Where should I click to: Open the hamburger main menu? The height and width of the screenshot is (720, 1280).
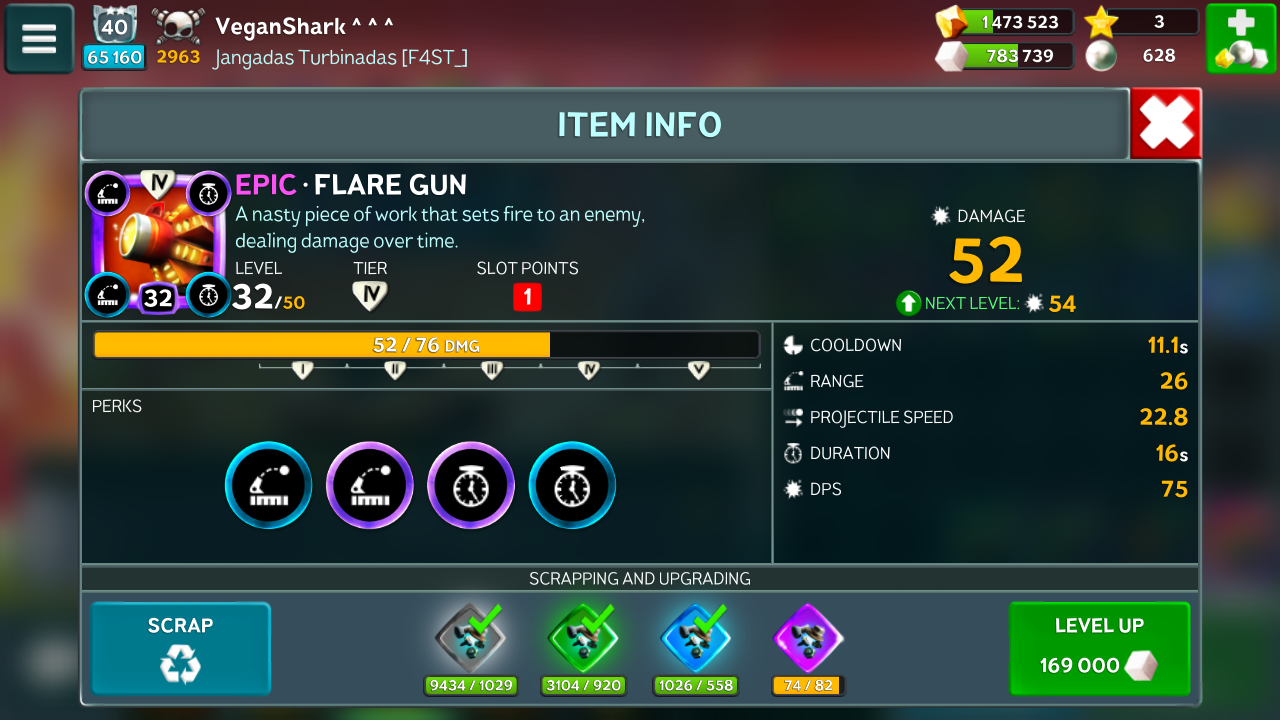pyautogui.click(x=39, y=39)
